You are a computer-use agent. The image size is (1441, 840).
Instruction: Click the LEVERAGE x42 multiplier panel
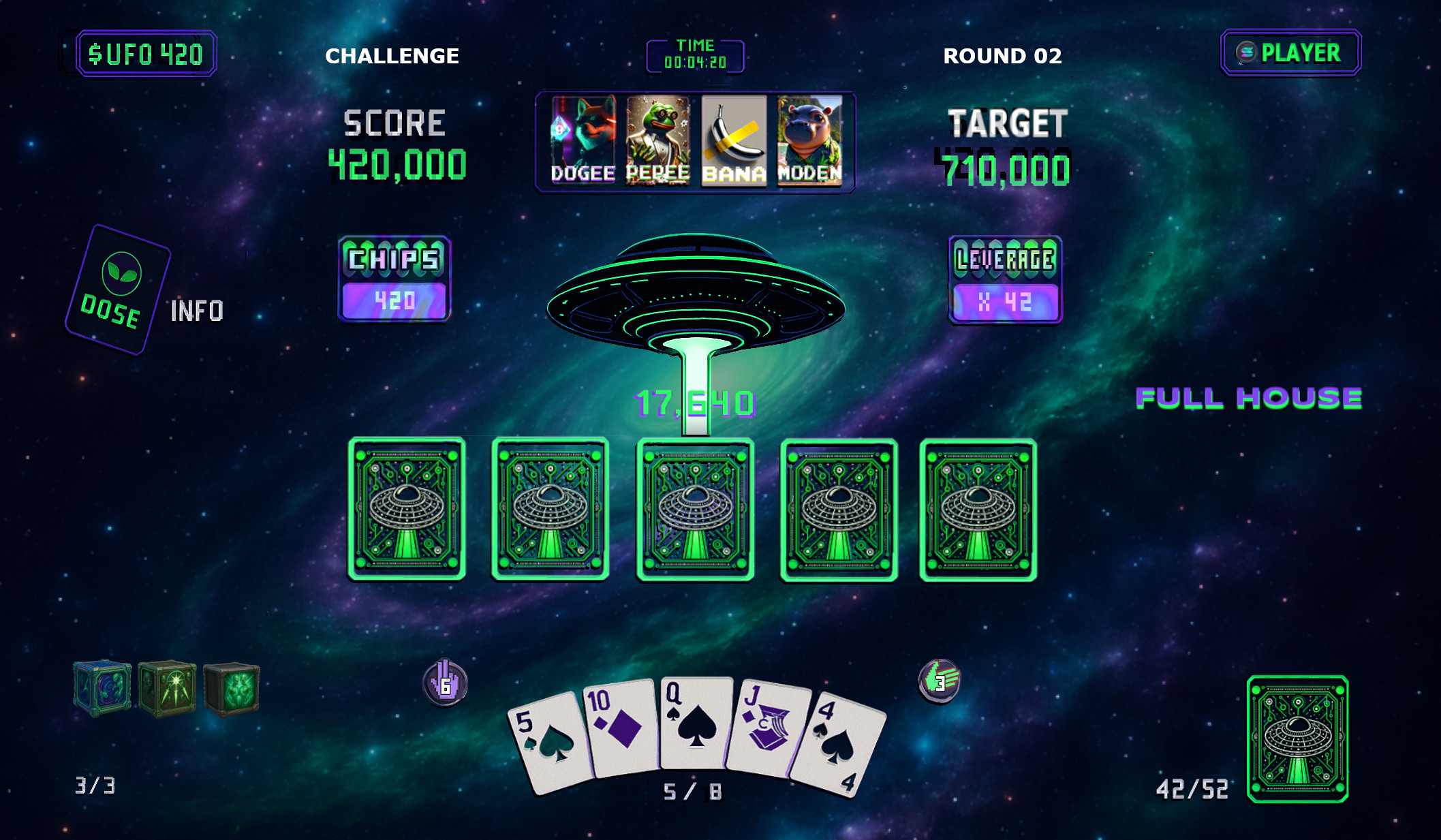pos(1004,279)
